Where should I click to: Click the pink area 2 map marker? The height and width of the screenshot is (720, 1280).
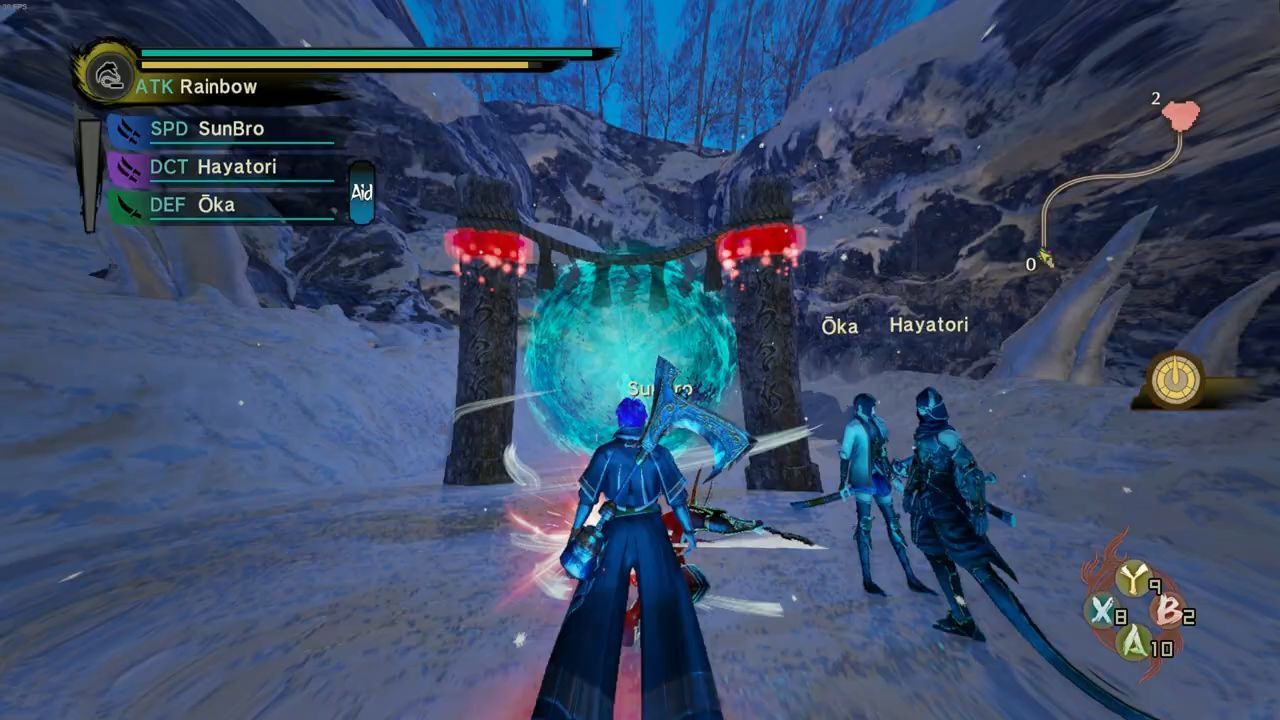[1181, 115]
